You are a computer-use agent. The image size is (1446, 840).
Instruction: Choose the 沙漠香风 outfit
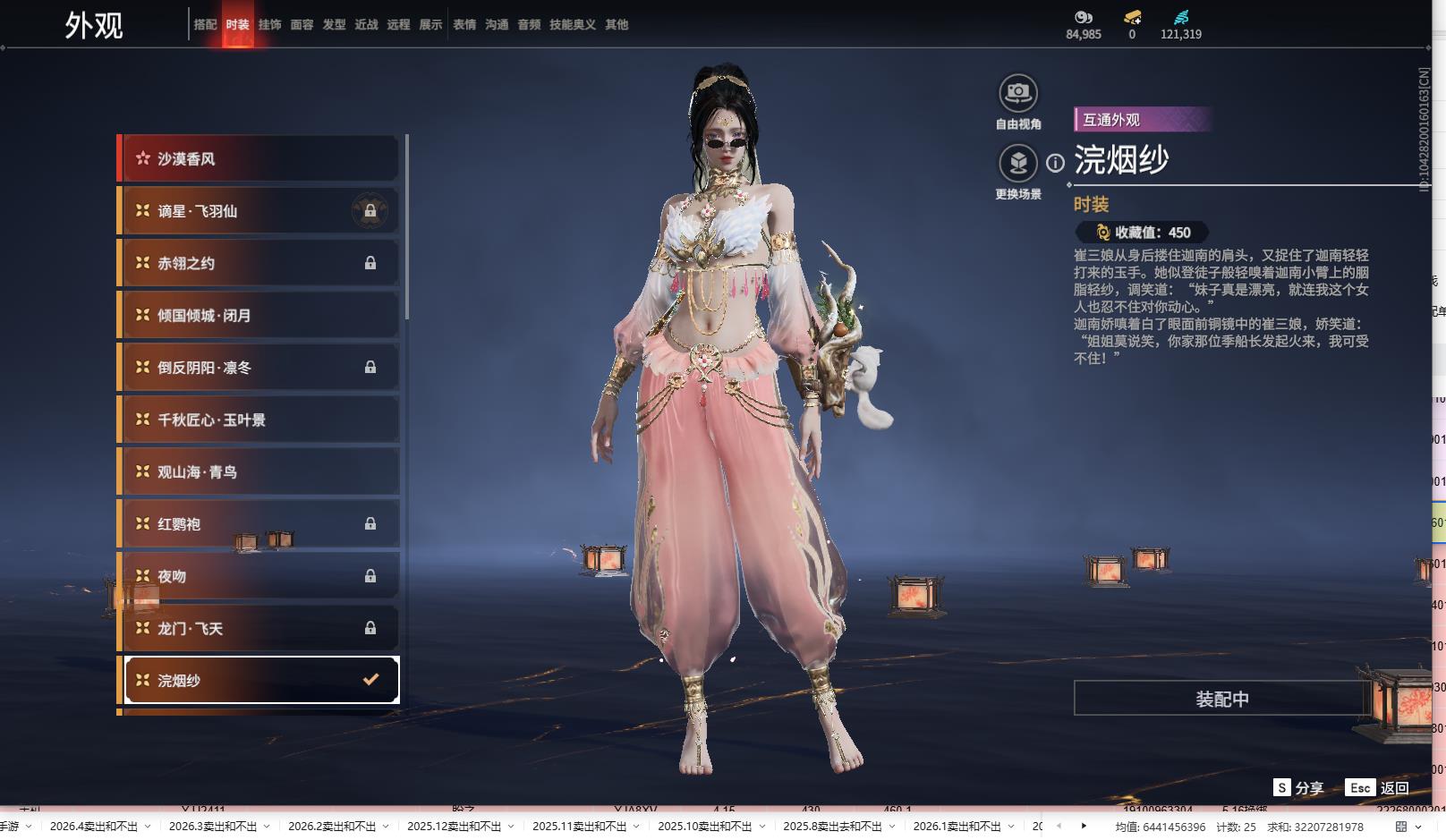tap(259, 159)
